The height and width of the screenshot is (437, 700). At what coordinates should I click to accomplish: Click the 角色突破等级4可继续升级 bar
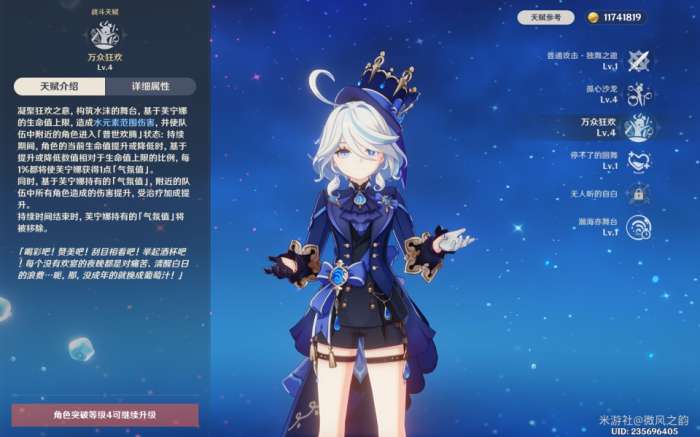tap(105, 414)
